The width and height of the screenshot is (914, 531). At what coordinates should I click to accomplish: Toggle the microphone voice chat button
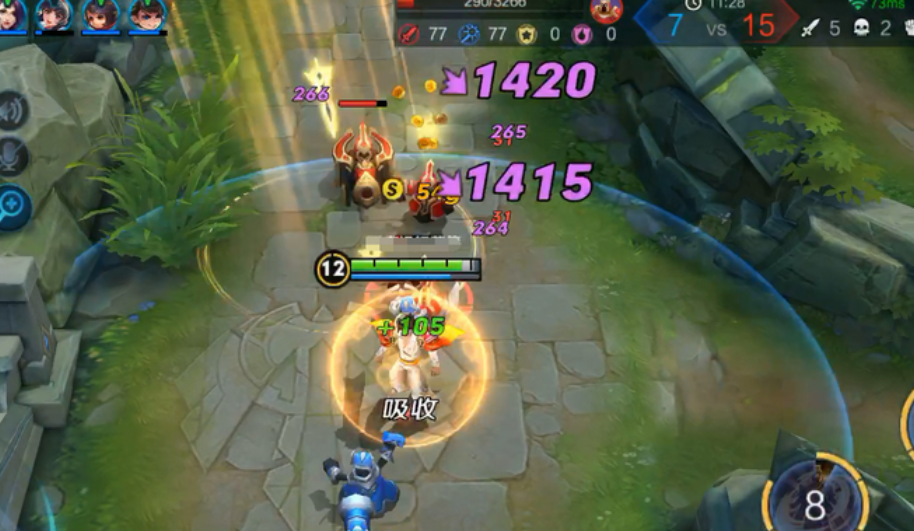click(x=12, y=158)
